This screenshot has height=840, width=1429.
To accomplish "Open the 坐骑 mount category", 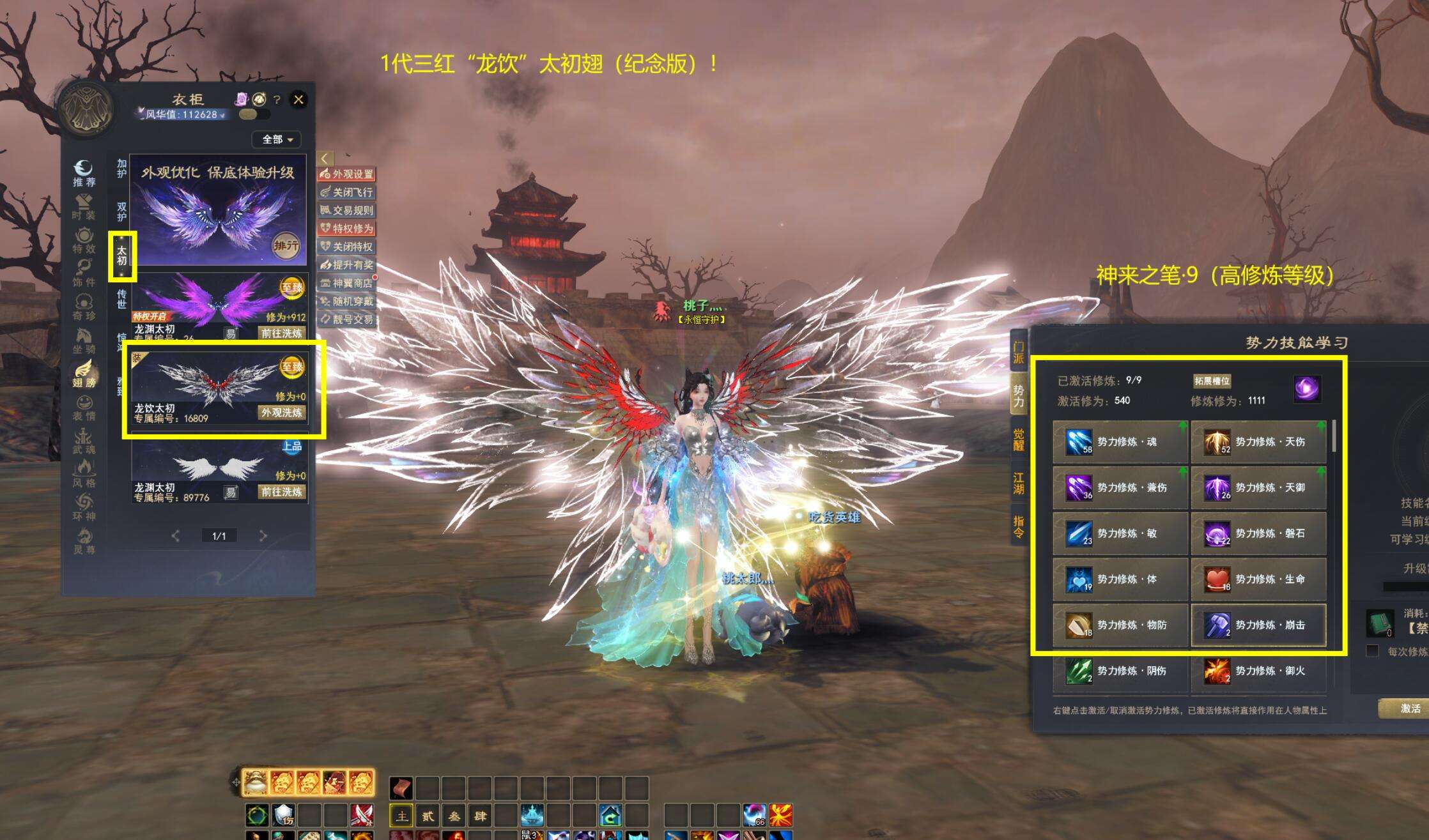I will (x=84, y=340).
